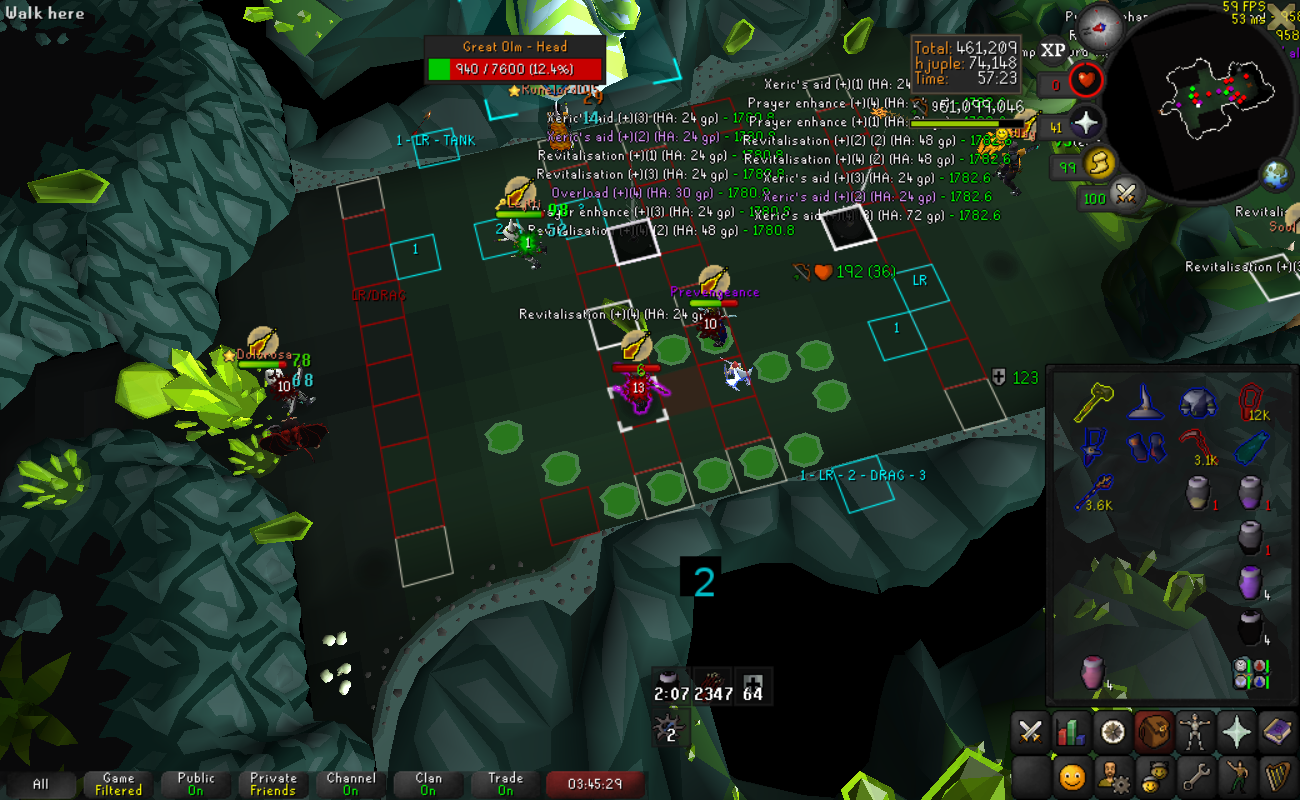The image size is (1300, 800).
Task: Select the pink potion in the inventory
Action: tap(1092, 672)
